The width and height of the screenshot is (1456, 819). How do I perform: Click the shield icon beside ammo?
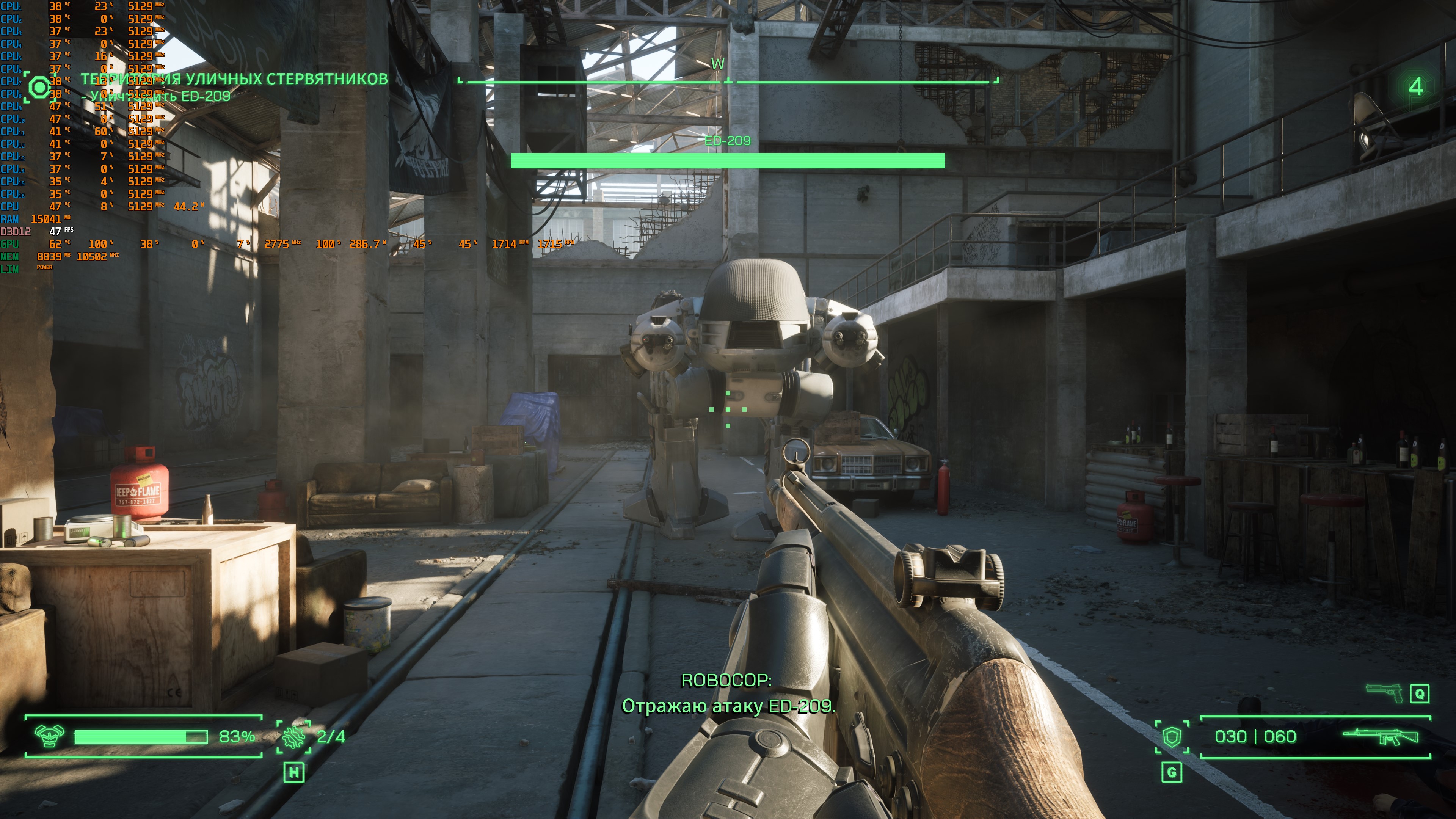tap(1172, 736)
